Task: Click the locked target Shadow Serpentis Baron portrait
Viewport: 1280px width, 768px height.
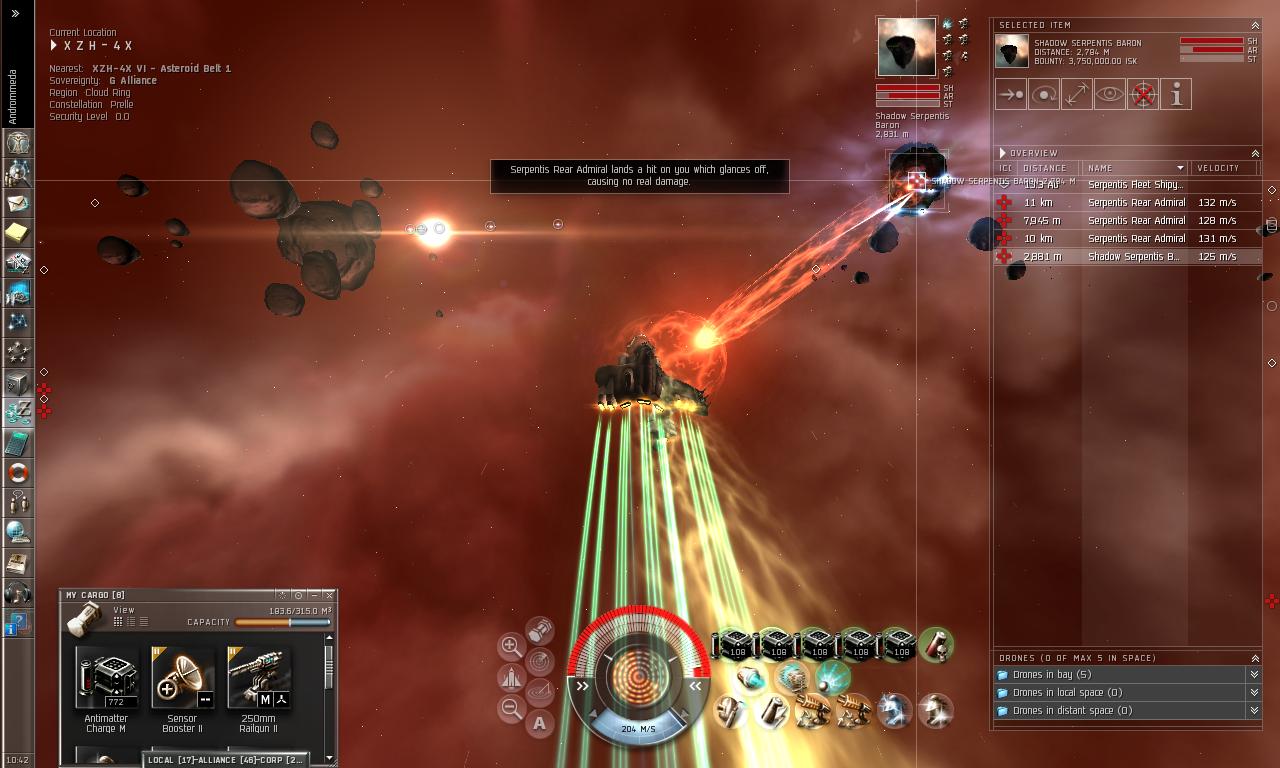Action: point(906,47)
